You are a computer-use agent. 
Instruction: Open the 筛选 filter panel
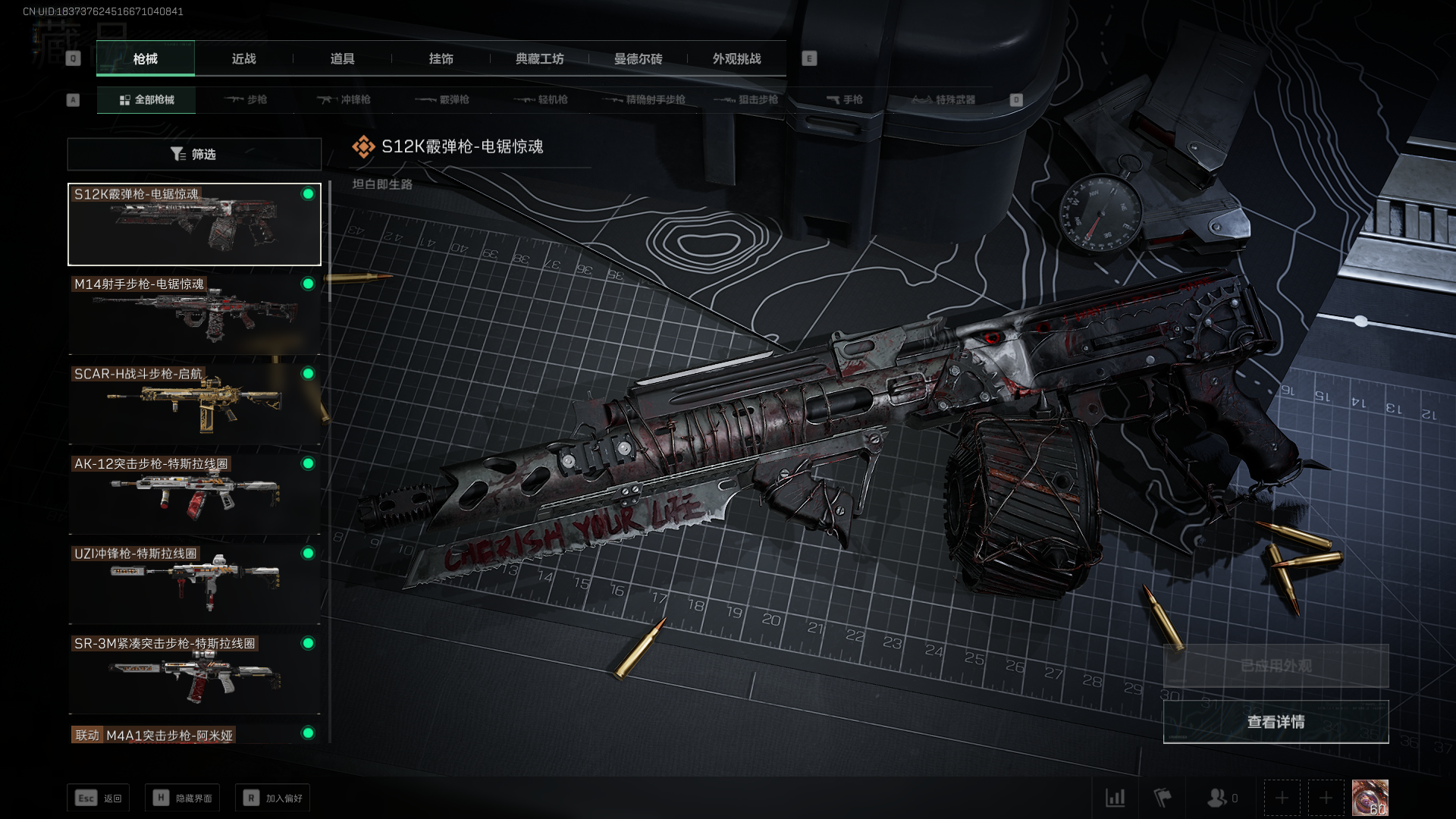[194, 154]
